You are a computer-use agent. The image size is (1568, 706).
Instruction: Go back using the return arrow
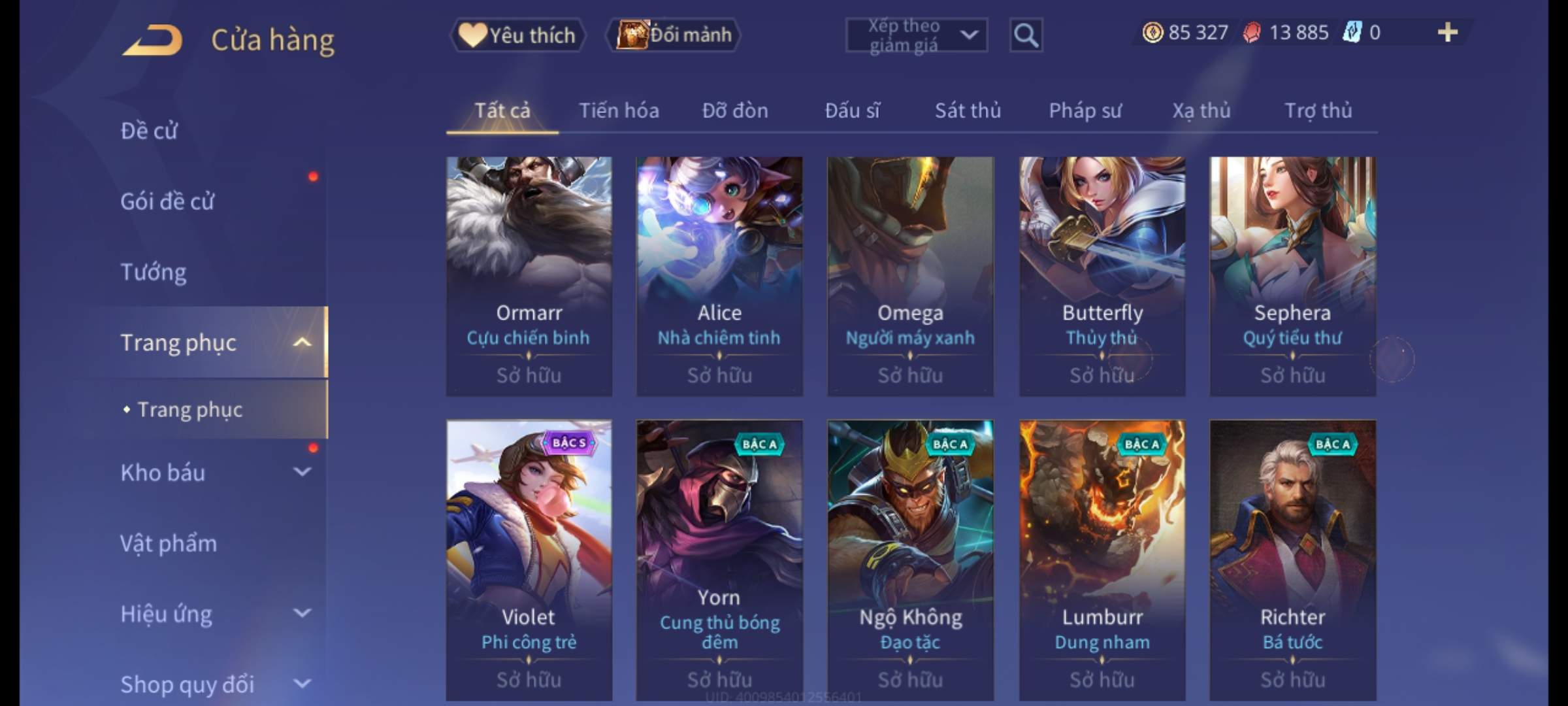point(152,41)
